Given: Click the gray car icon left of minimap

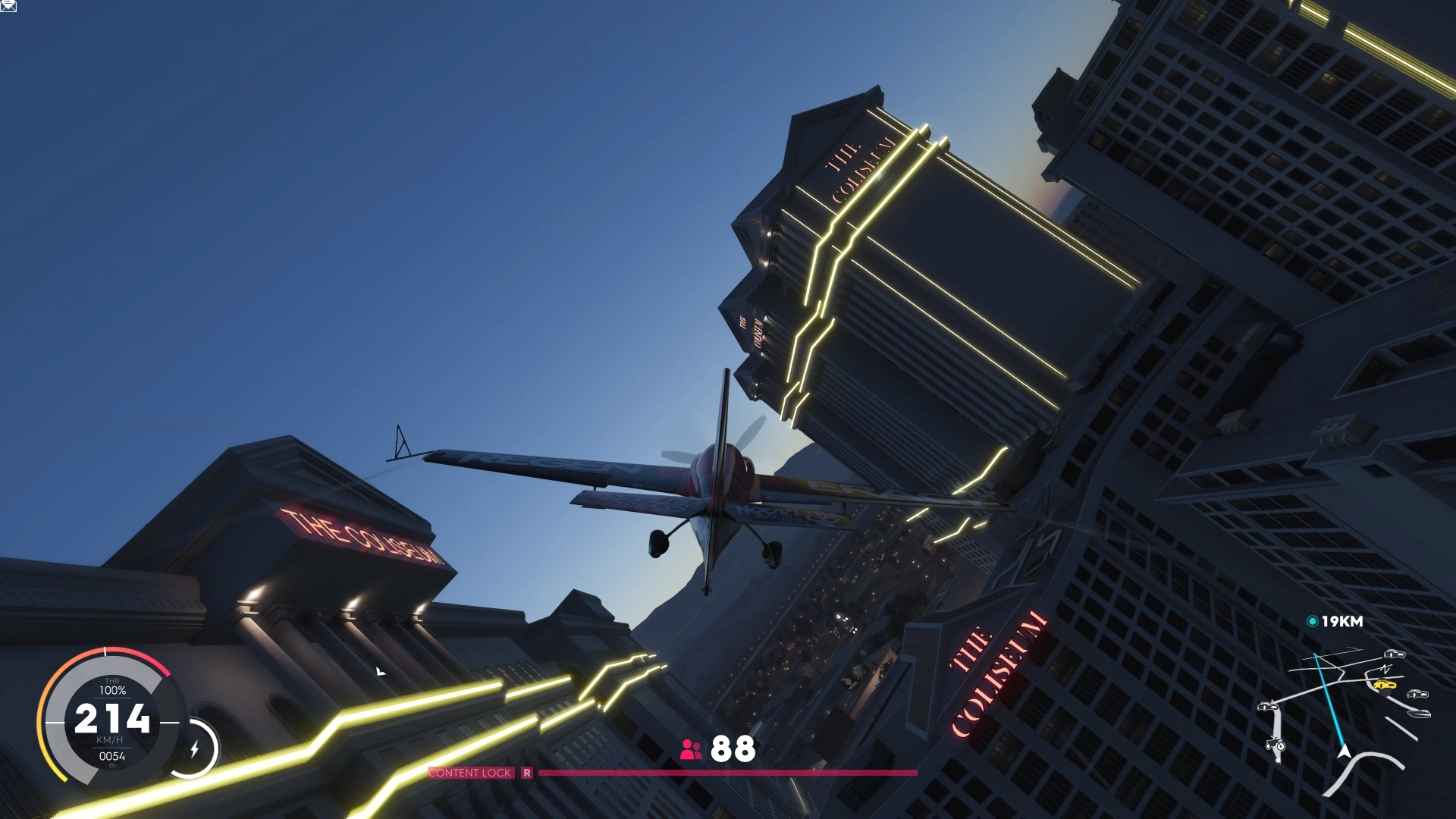Looking at the screenshot, I should click(x=1267, y=707).
